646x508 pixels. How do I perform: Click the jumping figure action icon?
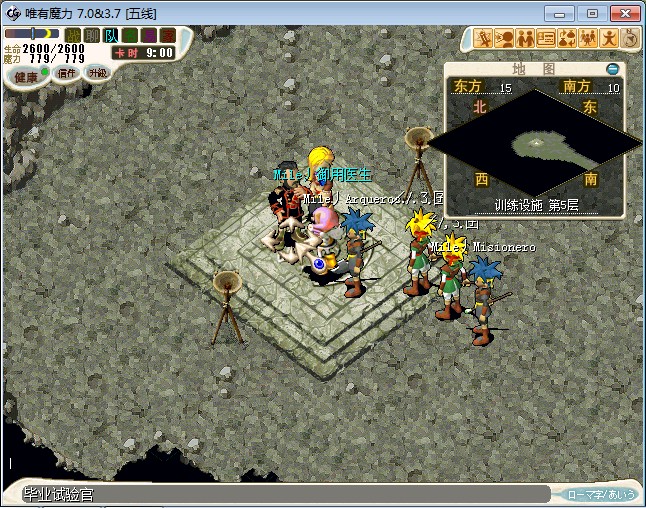pos(609,39)
